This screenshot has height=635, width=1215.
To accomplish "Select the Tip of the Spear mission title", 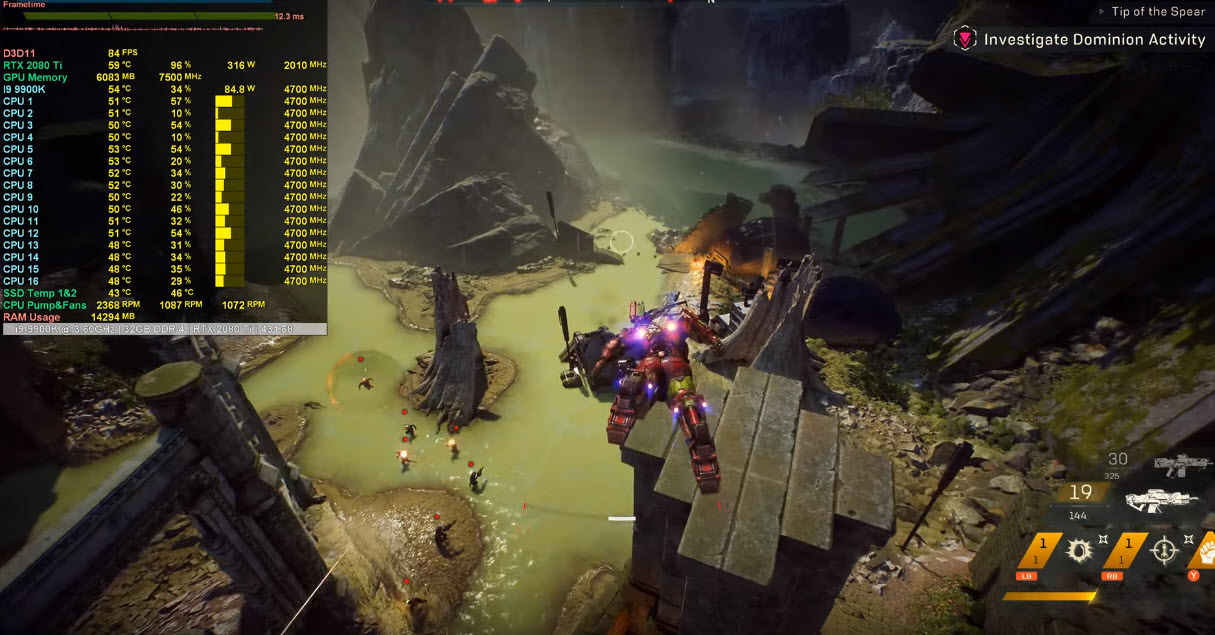I will 1158,12.
